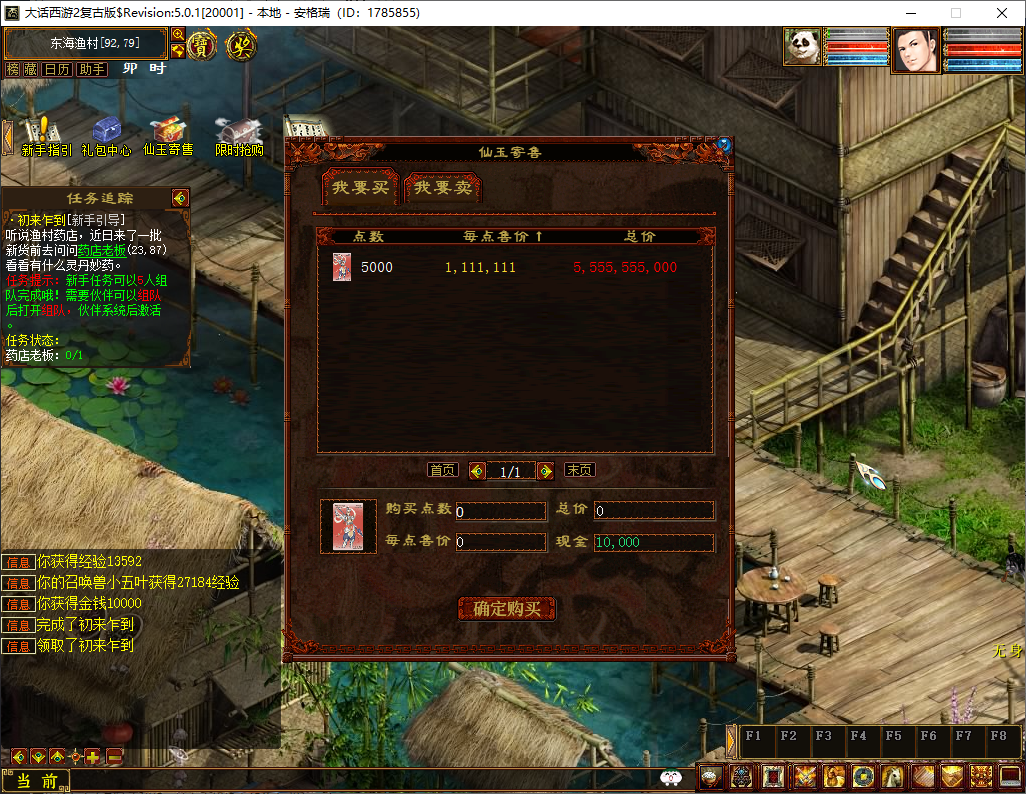Image resolution: width=1026 pixels, height=794 pixels.
Task: Open the 礼包中心 gift center chest
Action: click(106, 136)
